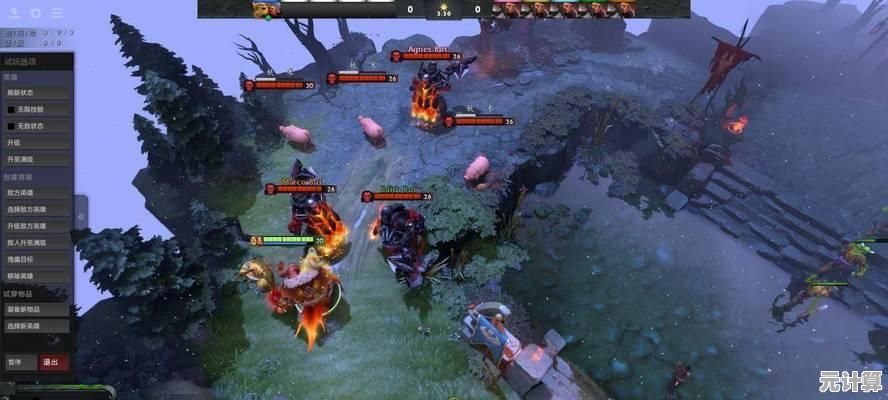888x400 pixels.
Task: Click 升级敌方英雄 to level enemy
Action: coord(36,226)
